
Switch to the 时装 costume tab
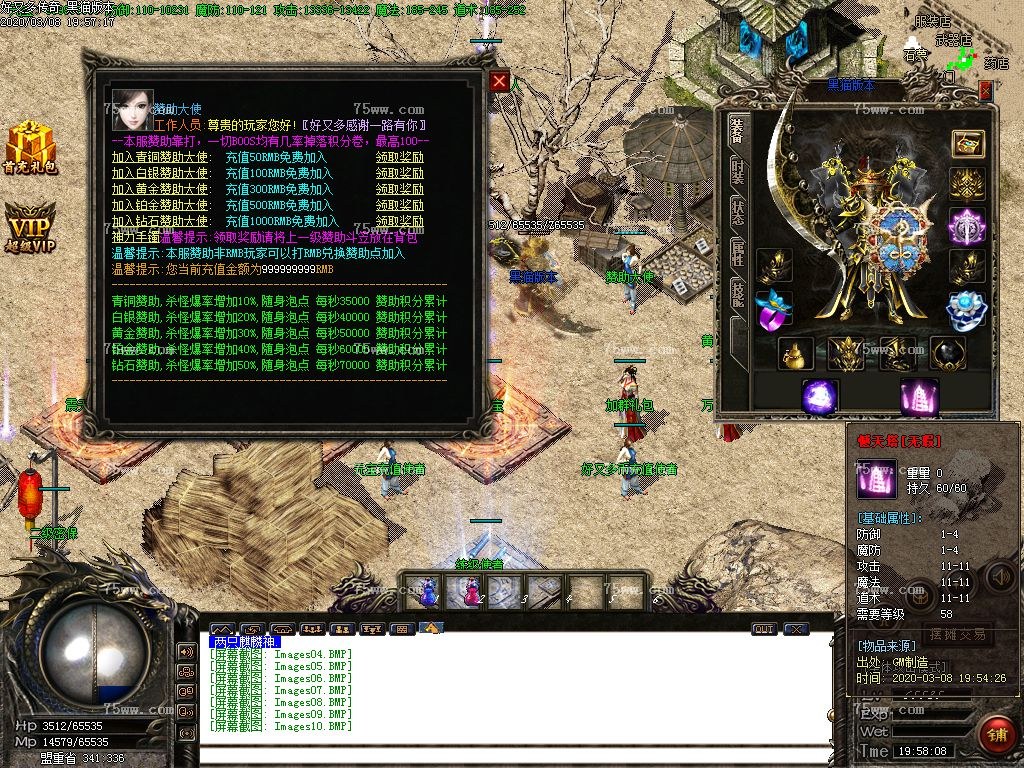pos(737,174)
